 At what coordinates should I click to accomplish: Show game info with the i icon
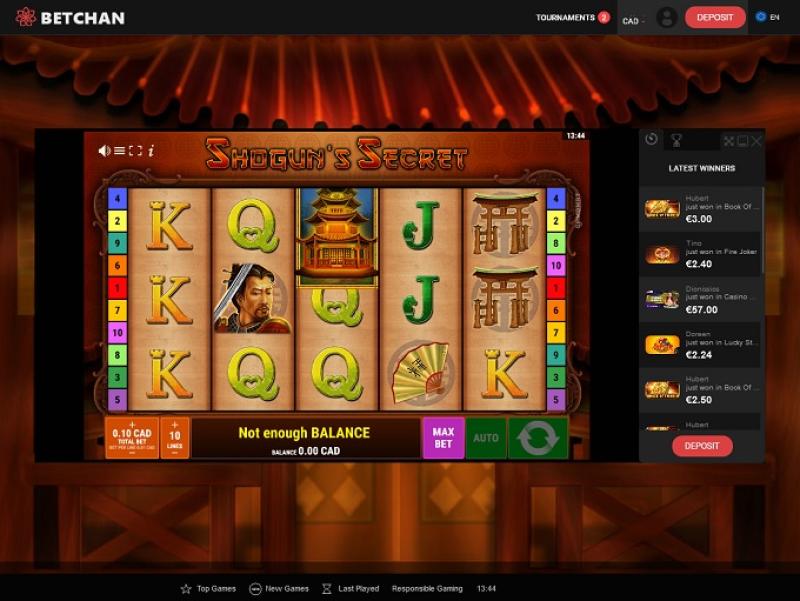[151, 151]
